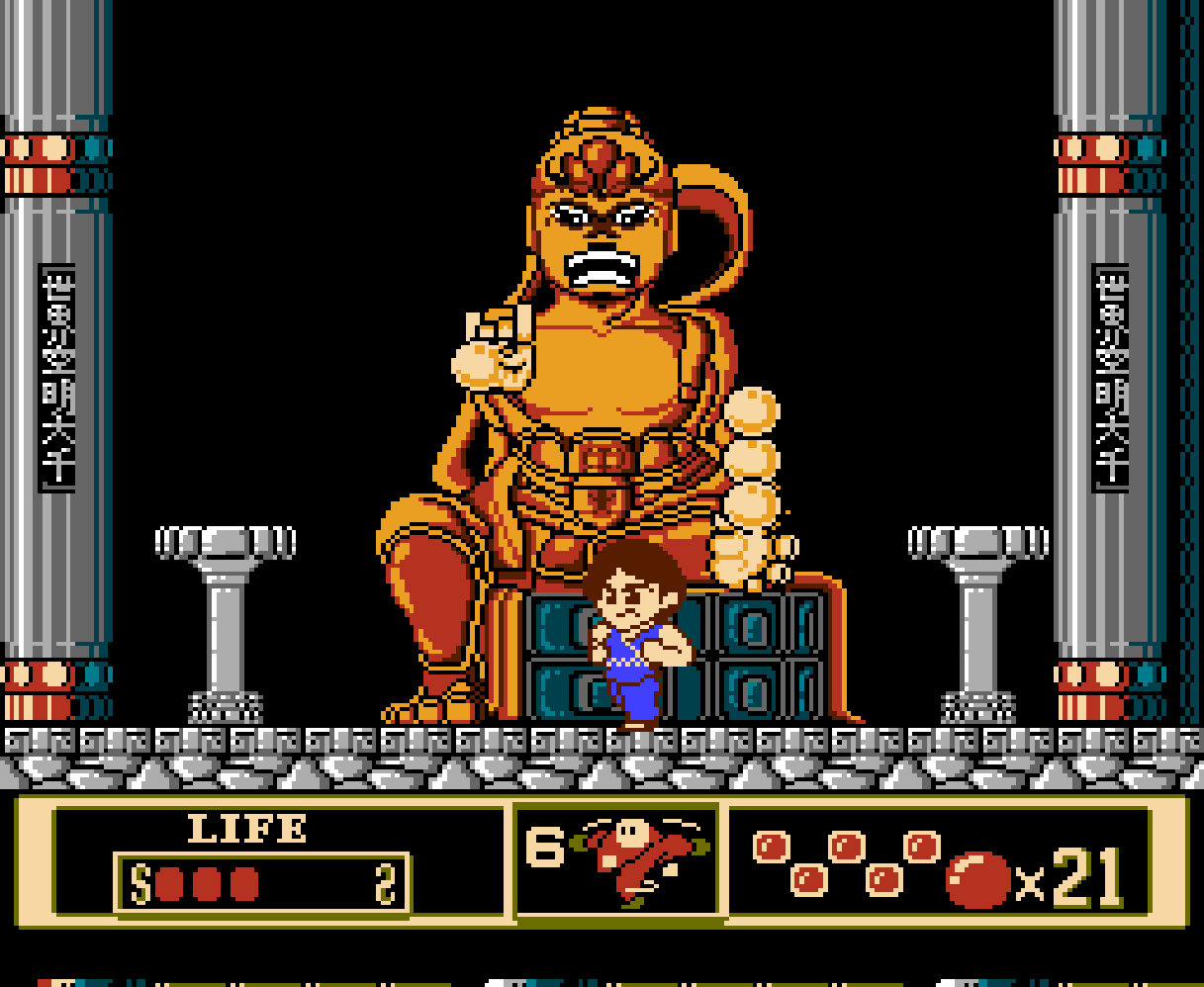Viewport: 1204px width, 987px height.
Task: Click the large red orb icon
Action: (977, 878)
